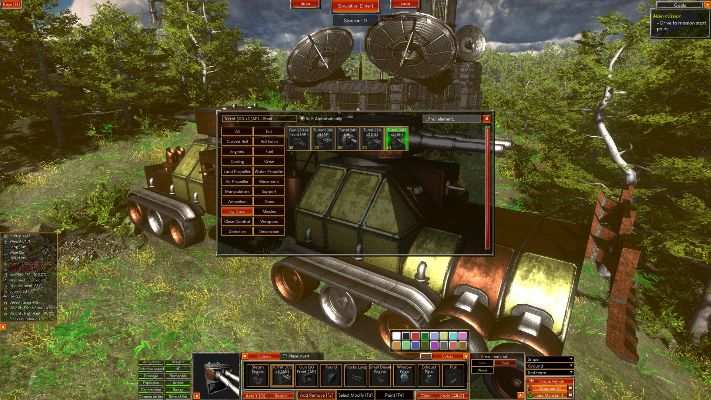Pick the first turret element thumbnail
711x400 pixels.
click(x=300, y=138)
